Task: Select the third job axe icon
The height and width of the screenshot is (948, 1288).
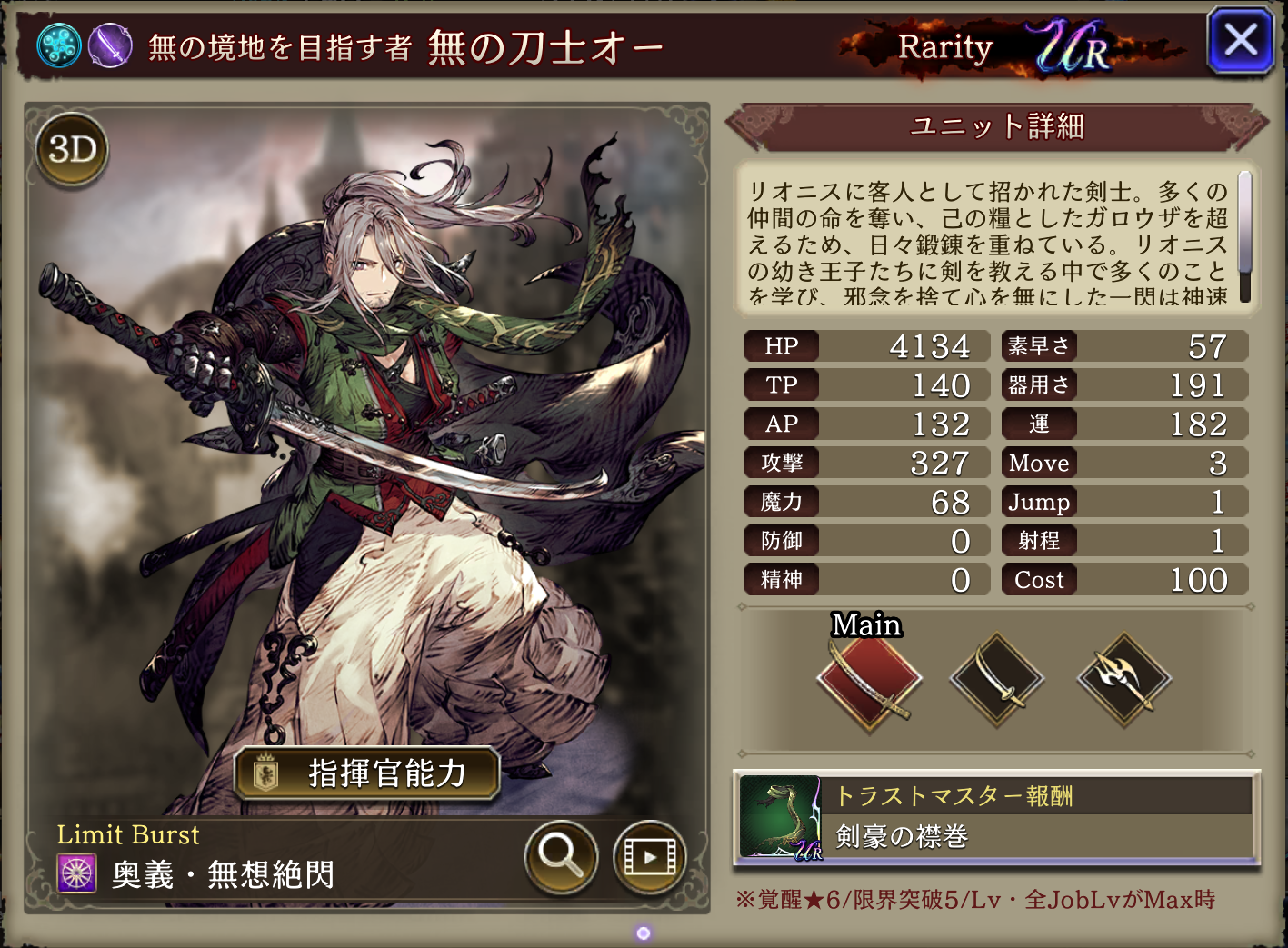Action: pos(1124,680)
